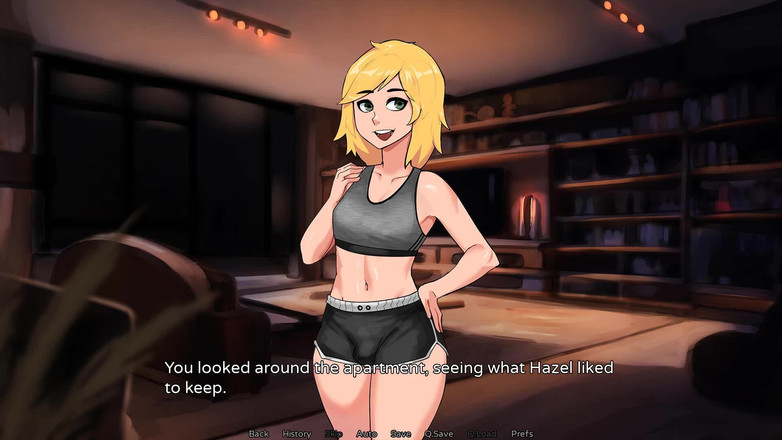782x440 pixels.
Task: Quick save with Q.Save
Action: point(439,434)
